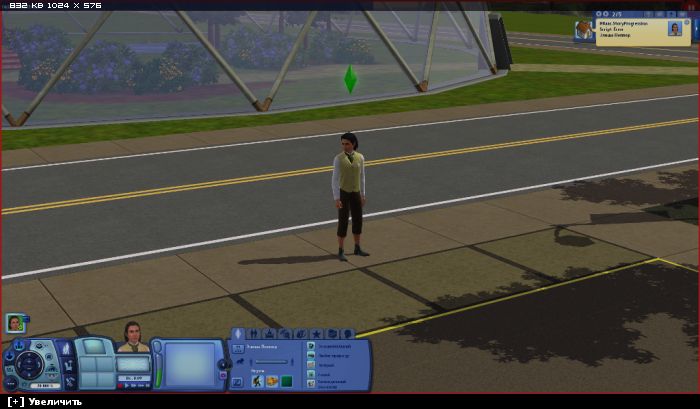Click the top trait in the traits list

(x=312, y=346)
